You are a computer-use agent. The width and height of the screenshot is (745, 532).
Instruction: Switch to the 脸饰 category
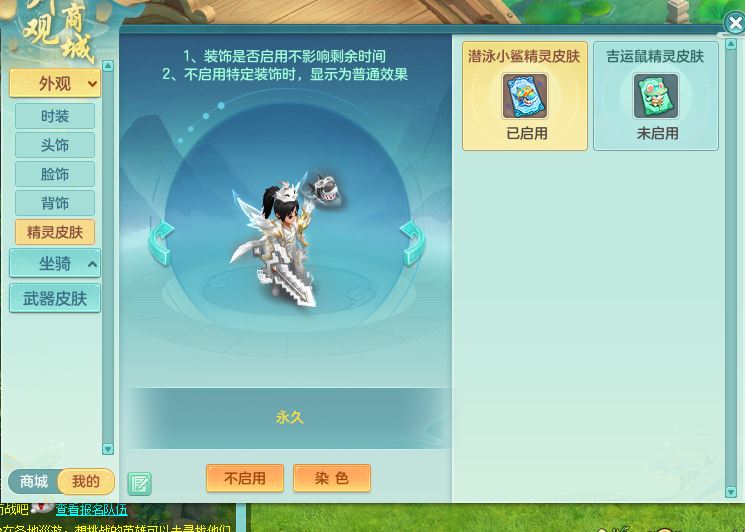click(x=55, y=174)
